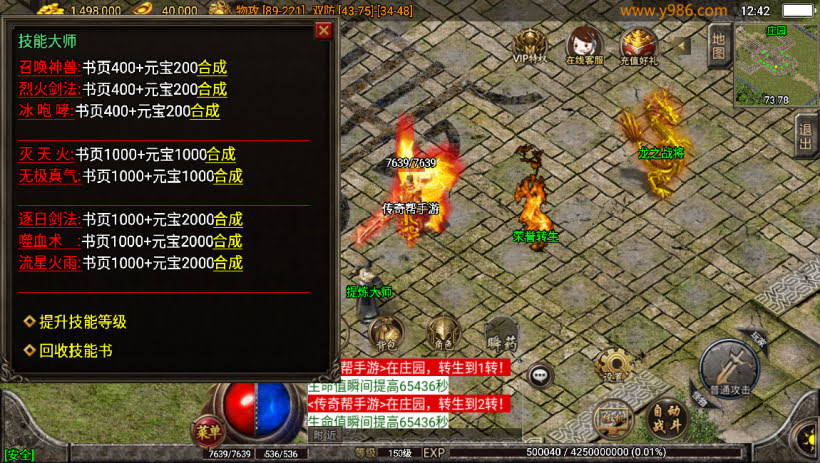Open the VIP特权 privileges icon
This screenshot has height=463, width=820.
531,46
